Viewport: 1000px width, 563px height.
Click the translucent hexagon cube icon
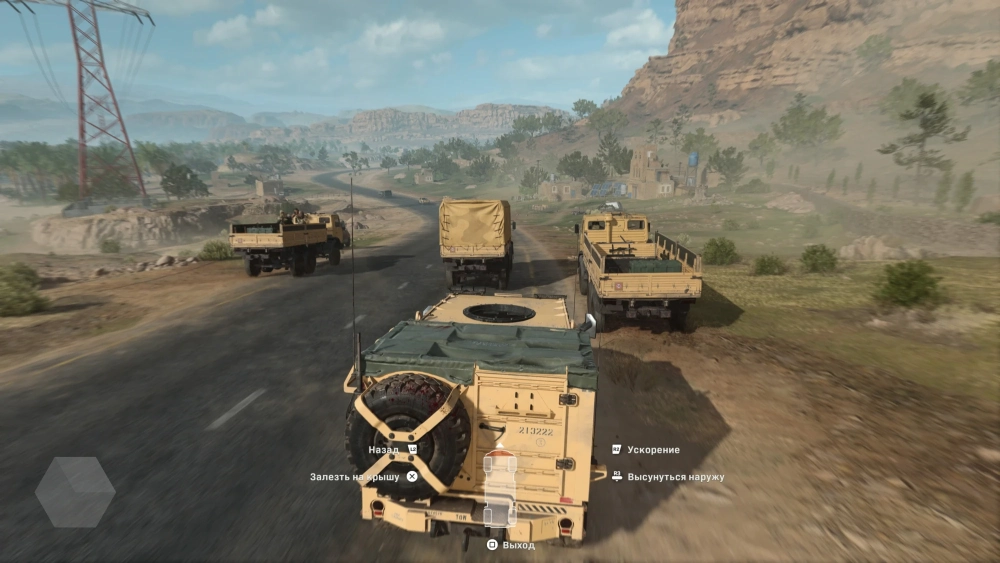(x=75, y=492)
